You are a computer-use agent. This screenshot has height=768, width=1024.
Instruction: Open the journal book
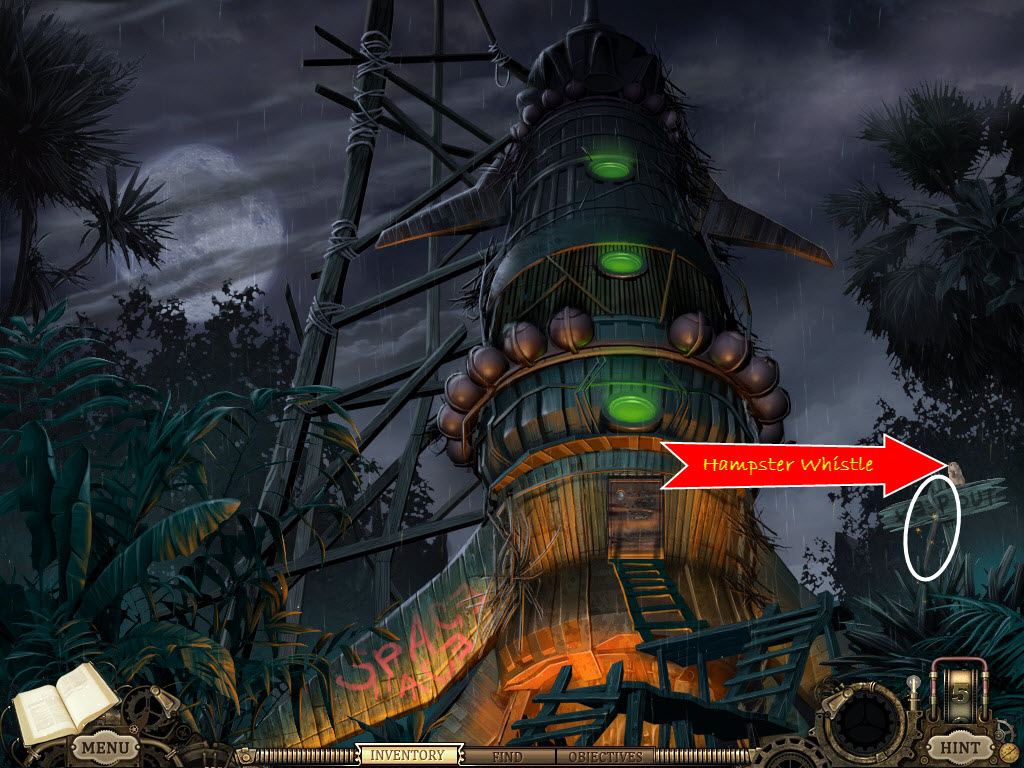[61, 702]
